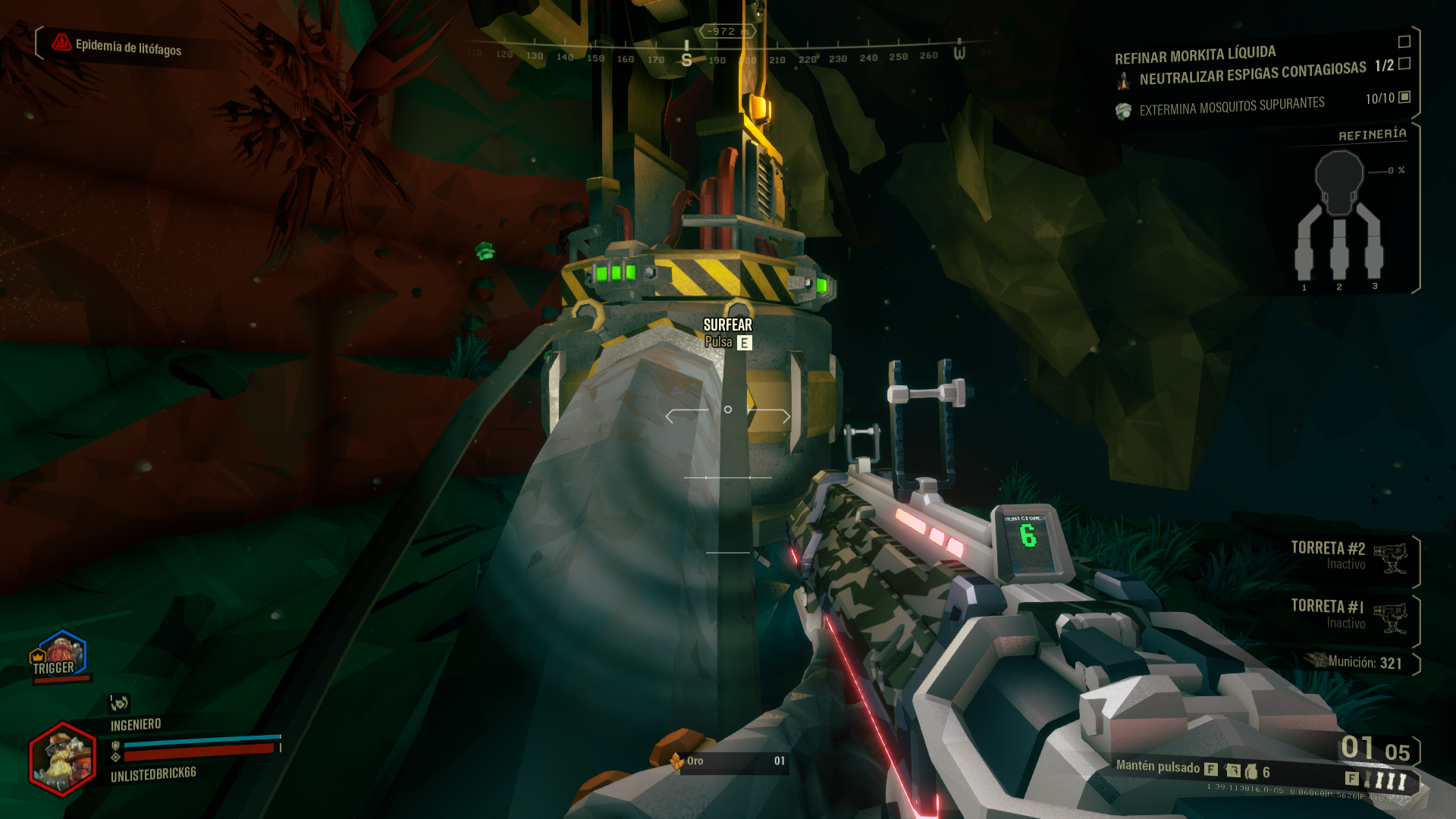Select the Trigger teammate class badge

coord(60,655)
